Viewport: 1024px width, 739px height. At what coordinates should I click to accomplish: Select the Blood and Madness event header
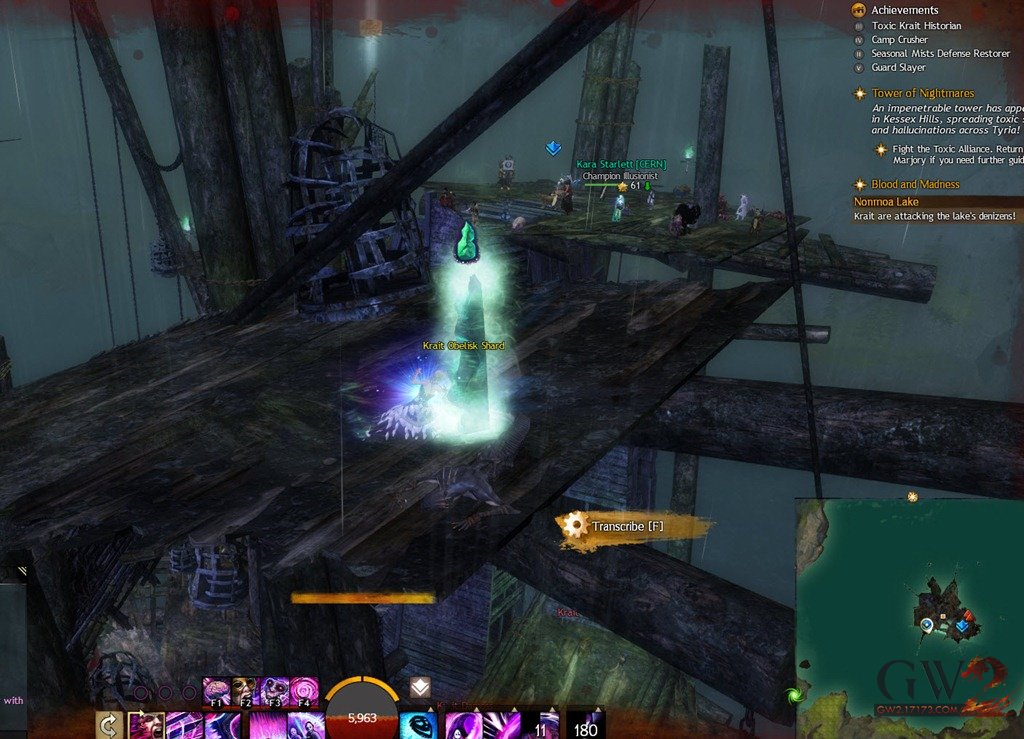[914, 184]
